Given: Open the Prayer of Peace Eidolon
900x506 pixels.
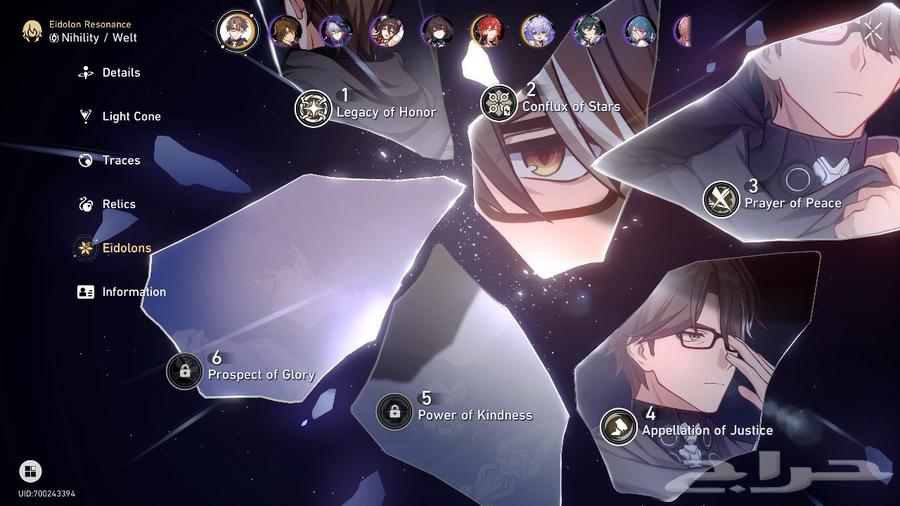Looking at the screenshot, I should coord(721,198).
